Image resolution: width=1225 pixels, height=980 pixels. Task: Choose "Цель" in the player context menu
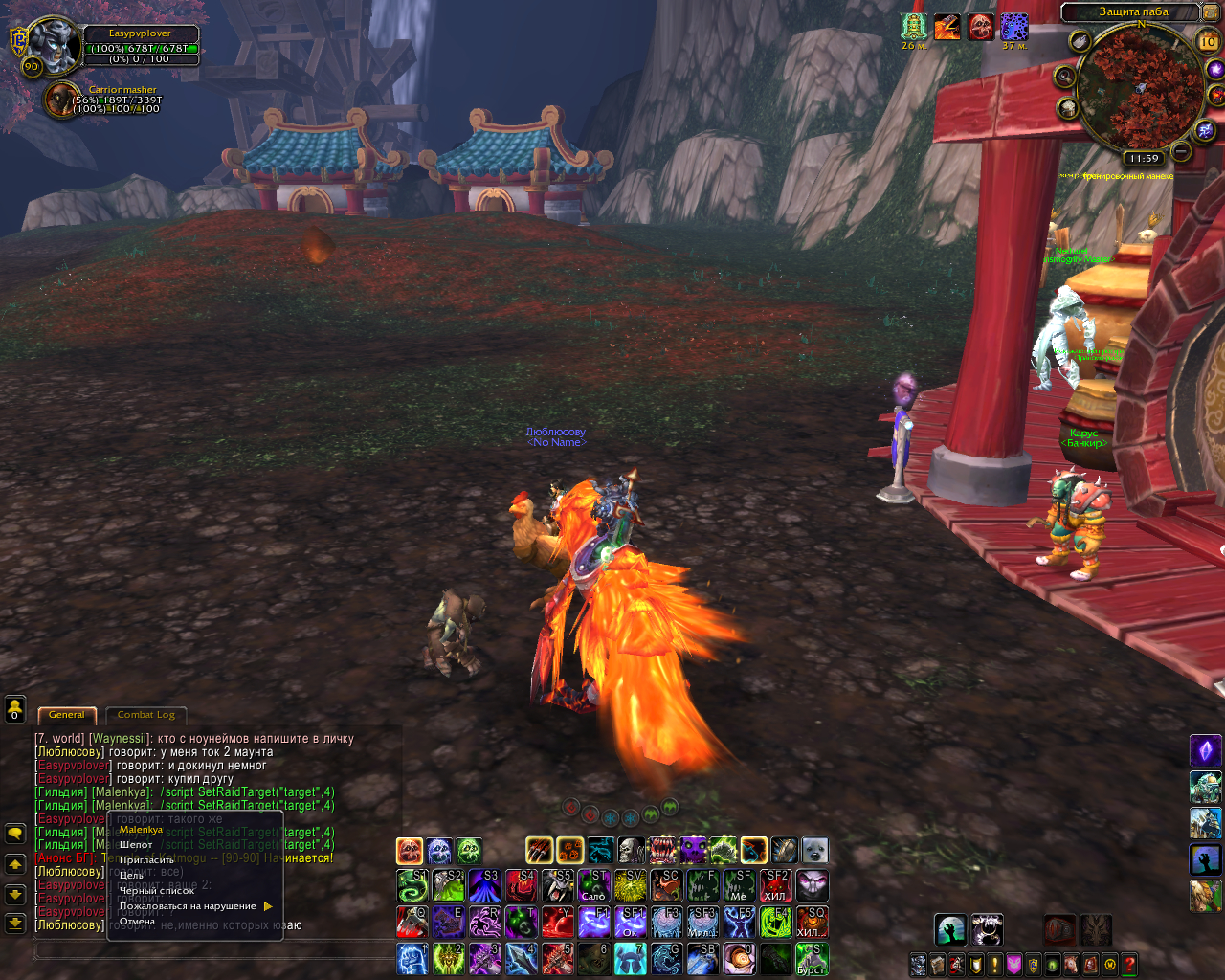pyautogui.click(x=131, y=876)
